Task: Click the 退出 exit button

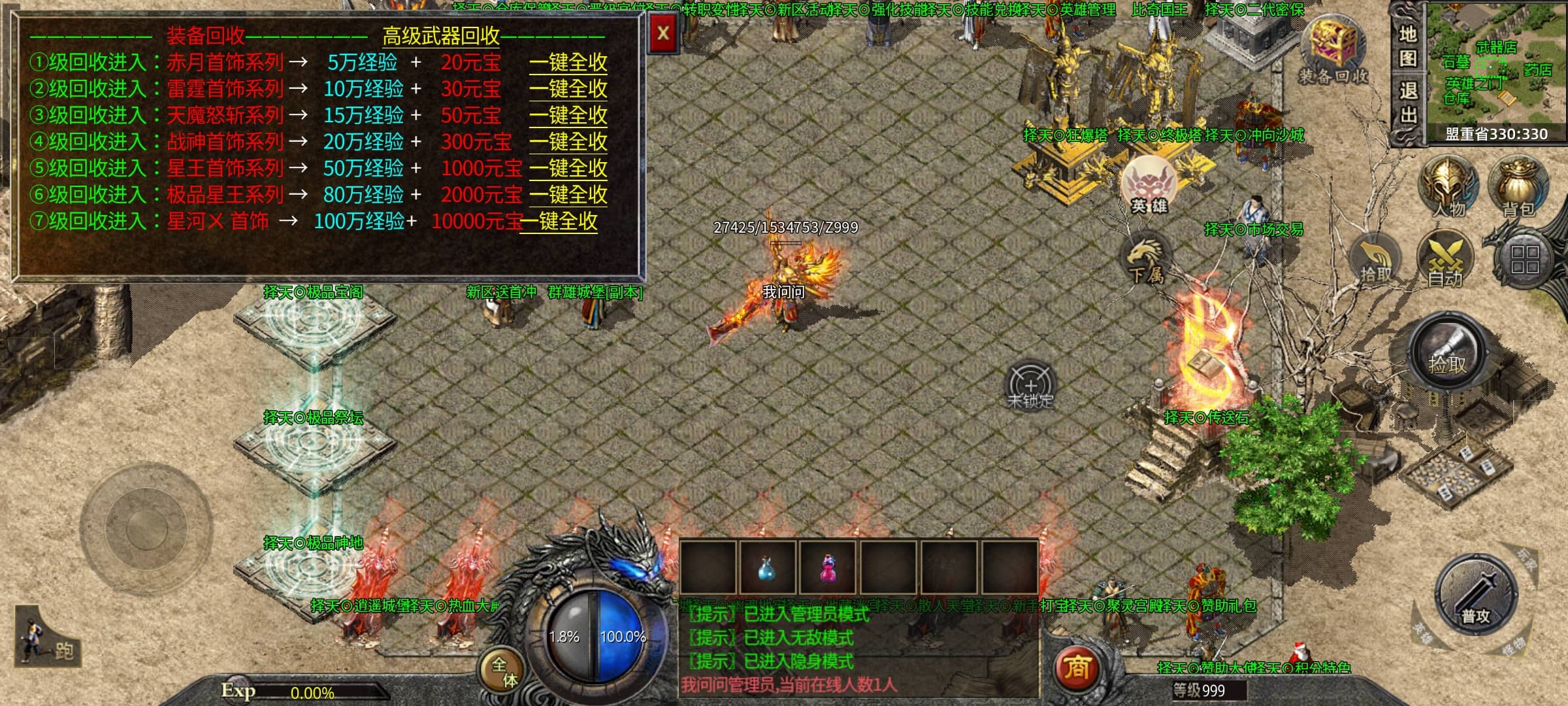Action: click(x=1407, y=103)
